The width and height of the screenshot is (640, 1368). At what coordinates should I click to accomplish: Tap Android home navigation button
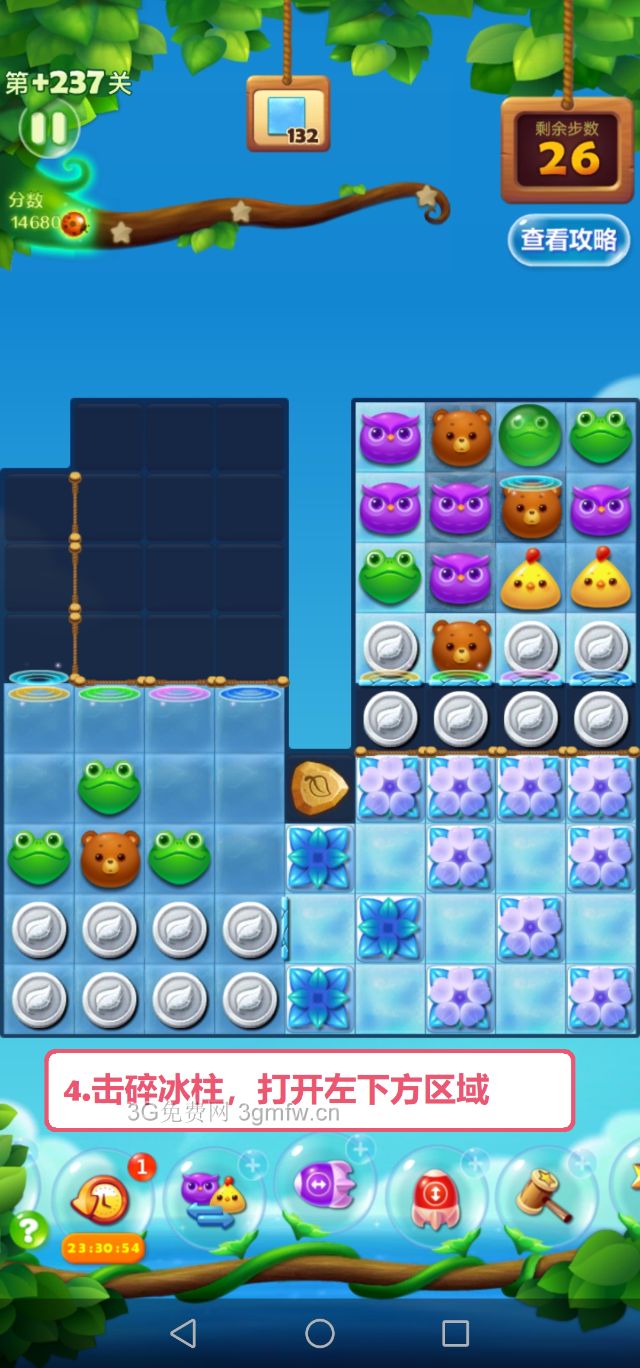[x=320, y=1332]
